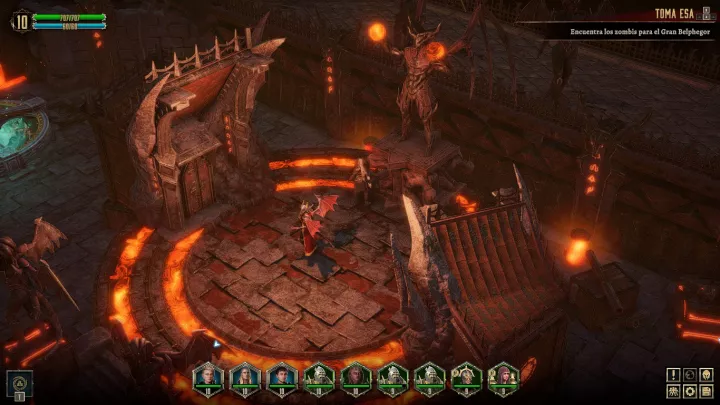Click the level 10 badge
This screenshot has height=405, width=720.
20,19
